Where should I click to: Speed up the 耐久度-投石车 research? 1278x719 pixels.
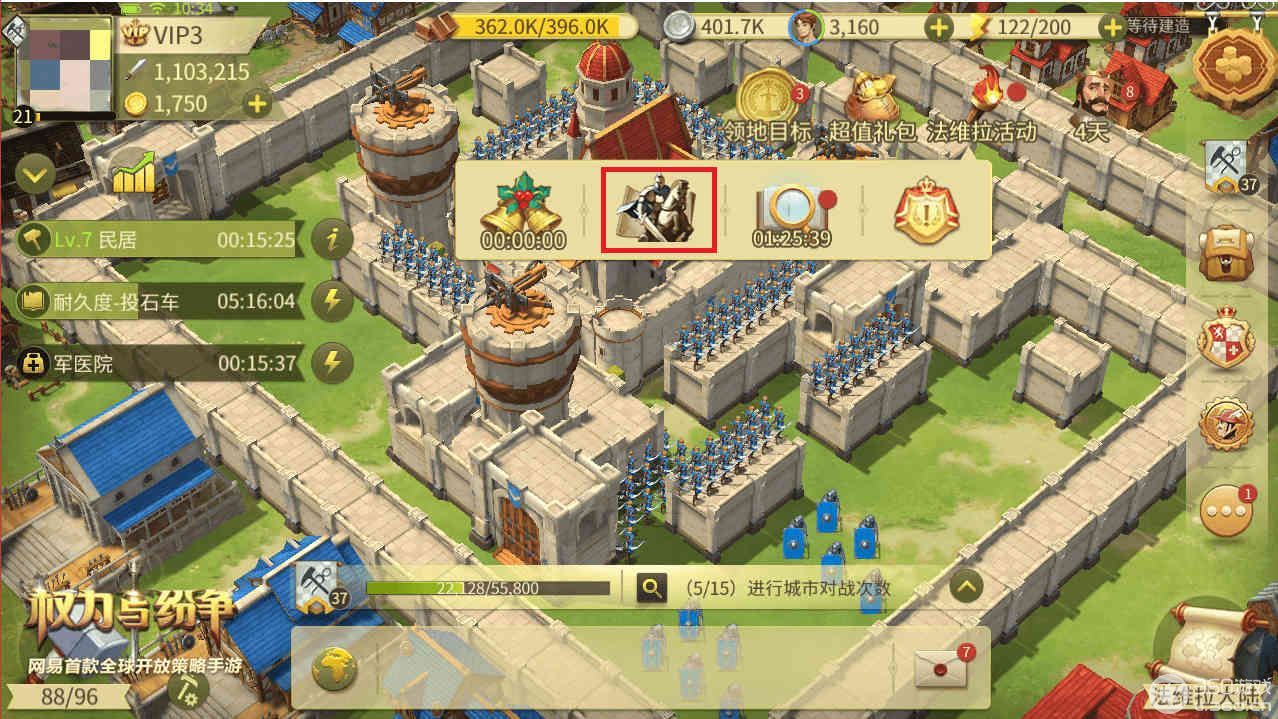pyautogui.click(x=332, y=301)
